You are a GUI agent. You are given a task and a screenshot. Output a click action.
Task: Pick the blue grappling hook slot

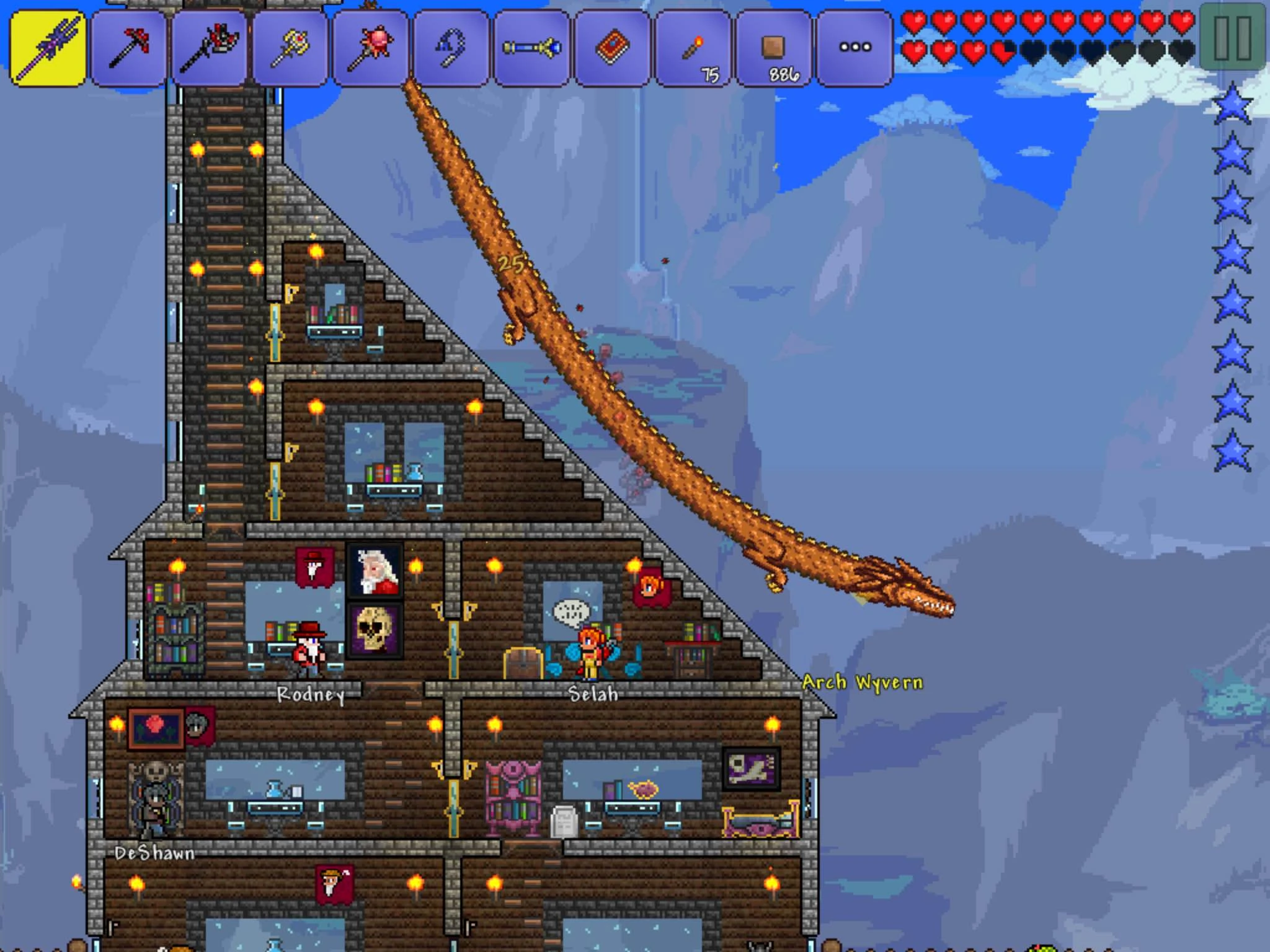(x=451, y=47)
